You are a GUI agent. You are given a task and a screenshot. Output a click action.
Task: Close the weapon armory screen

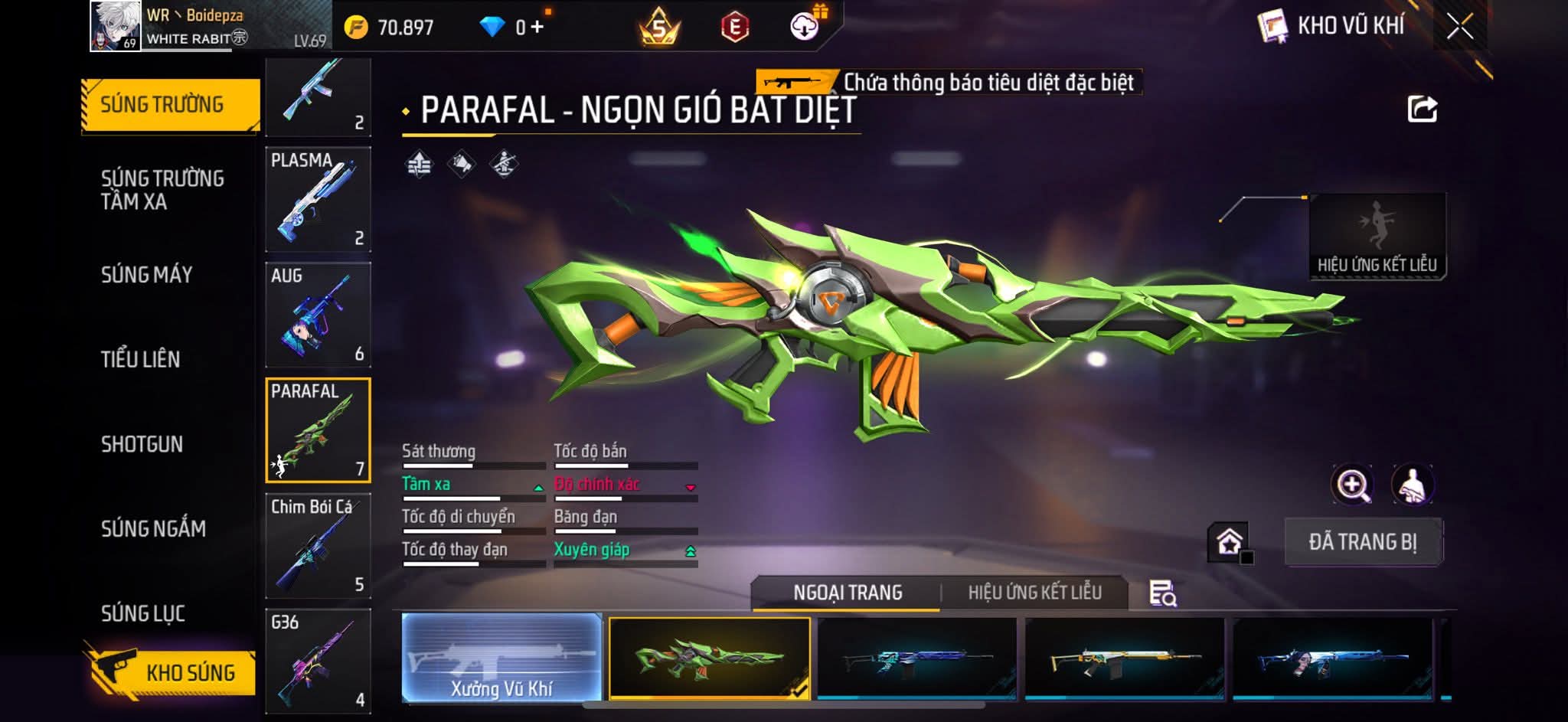coord(1459,28)
